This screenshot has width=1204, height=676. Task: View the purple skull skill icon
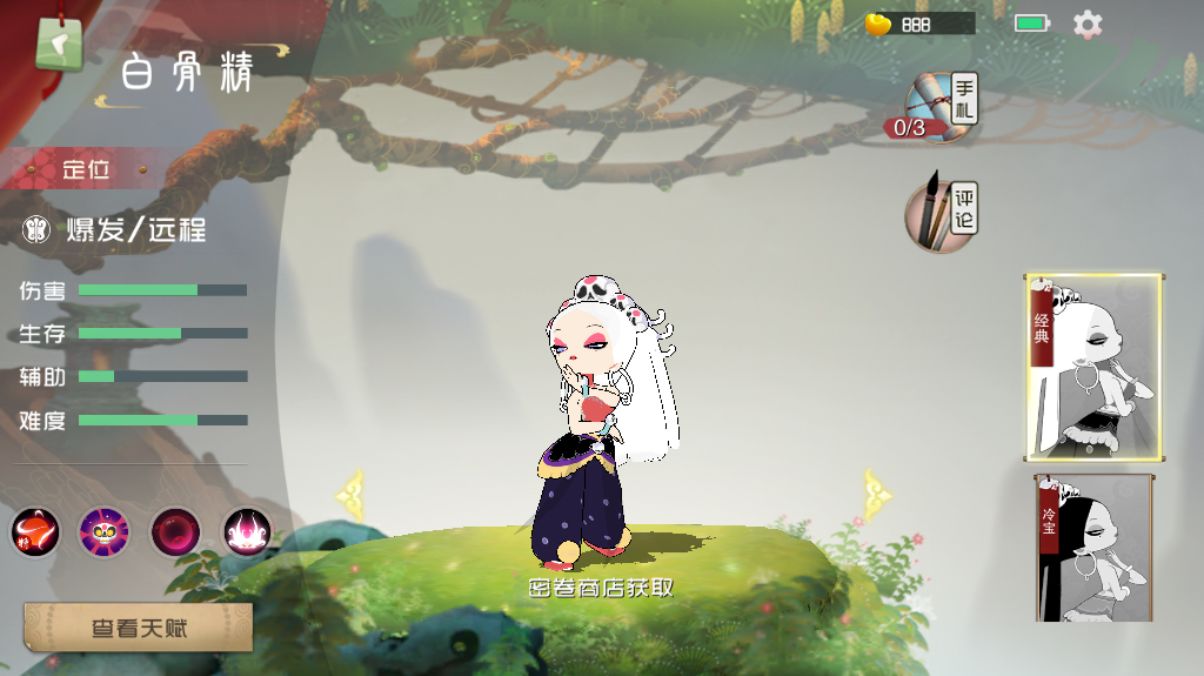coord(105,532)
